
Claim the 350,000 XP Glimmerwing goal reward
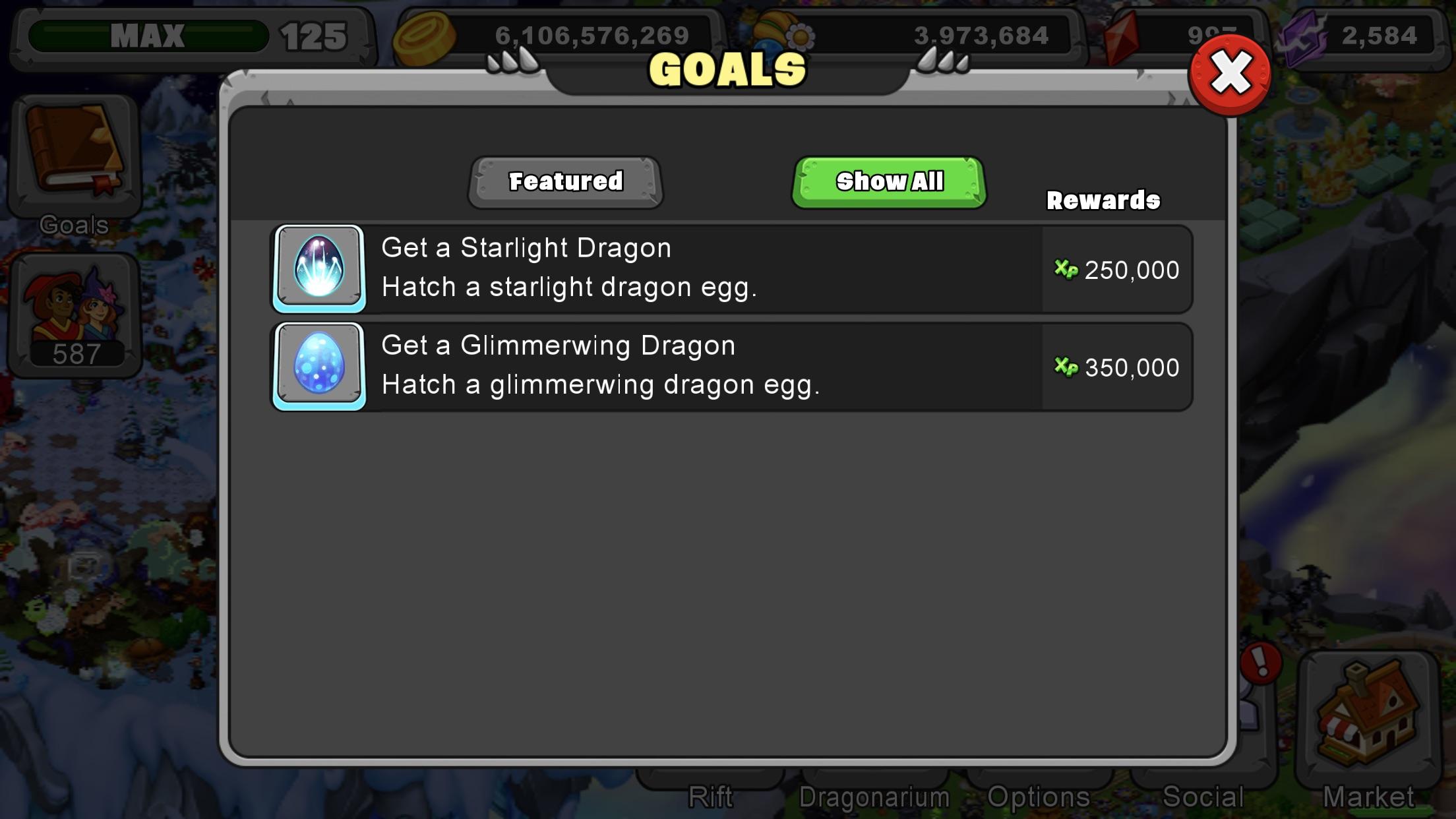click(1117, 368)
